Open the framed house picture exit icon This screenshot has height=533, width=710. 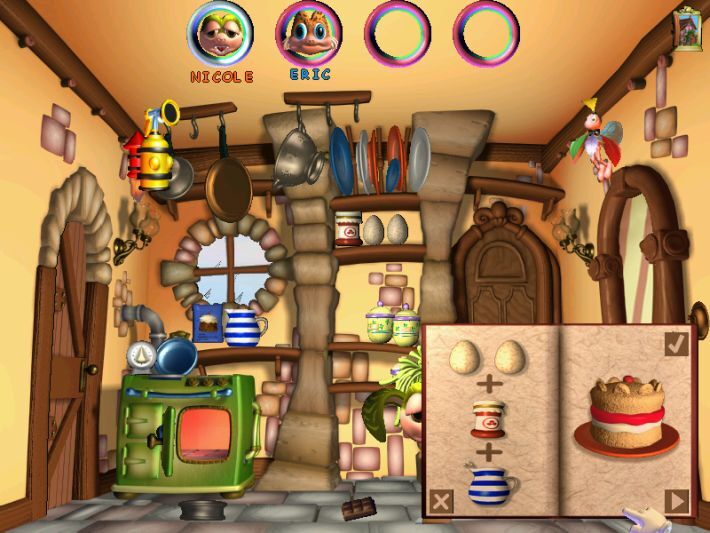[x=688, y=27]
